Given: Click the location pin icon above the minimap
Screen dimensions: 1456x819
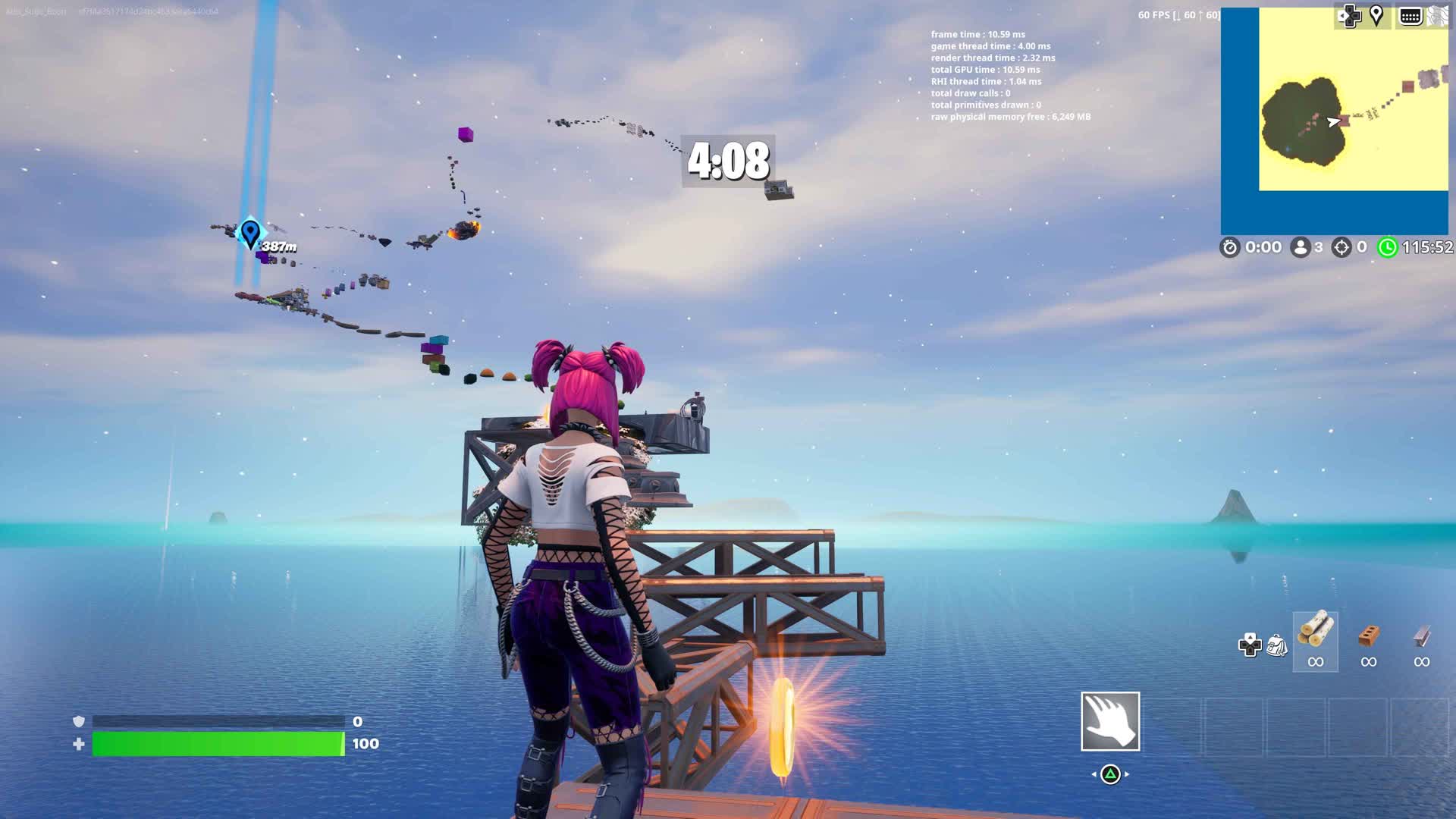Looking at the screenshot, I should point(1376,14).
